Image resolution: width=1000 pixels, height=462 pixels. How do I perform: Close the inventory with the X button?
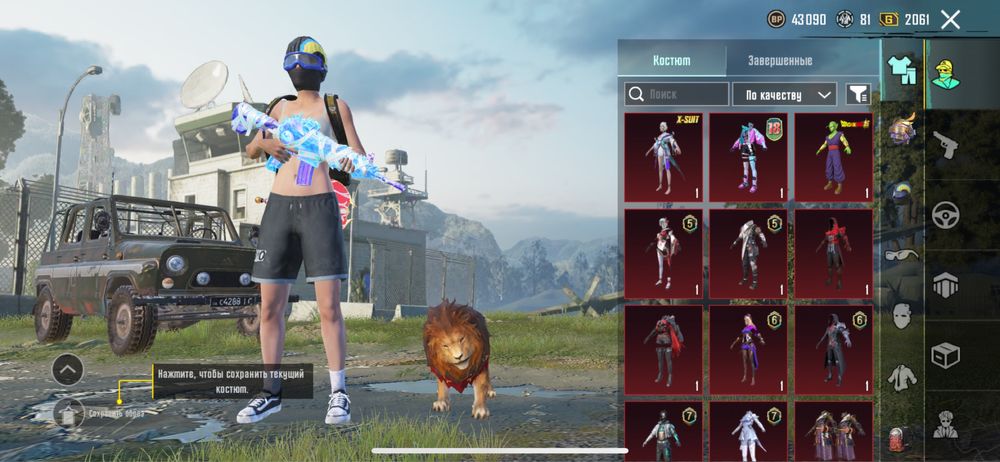point(950,19)
